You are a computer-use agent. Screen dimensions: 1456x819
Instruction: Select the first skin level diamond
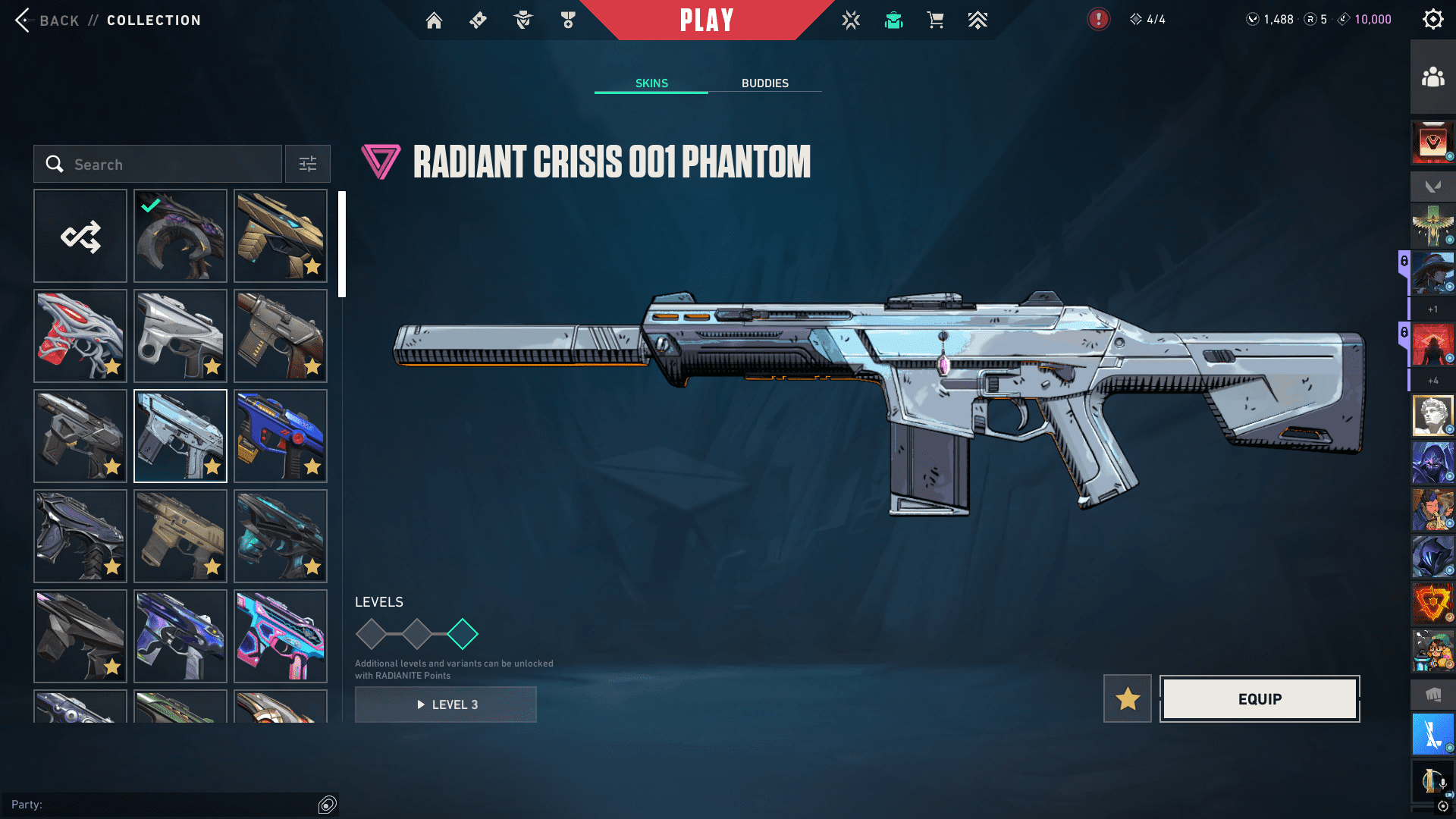click(372, 634)
